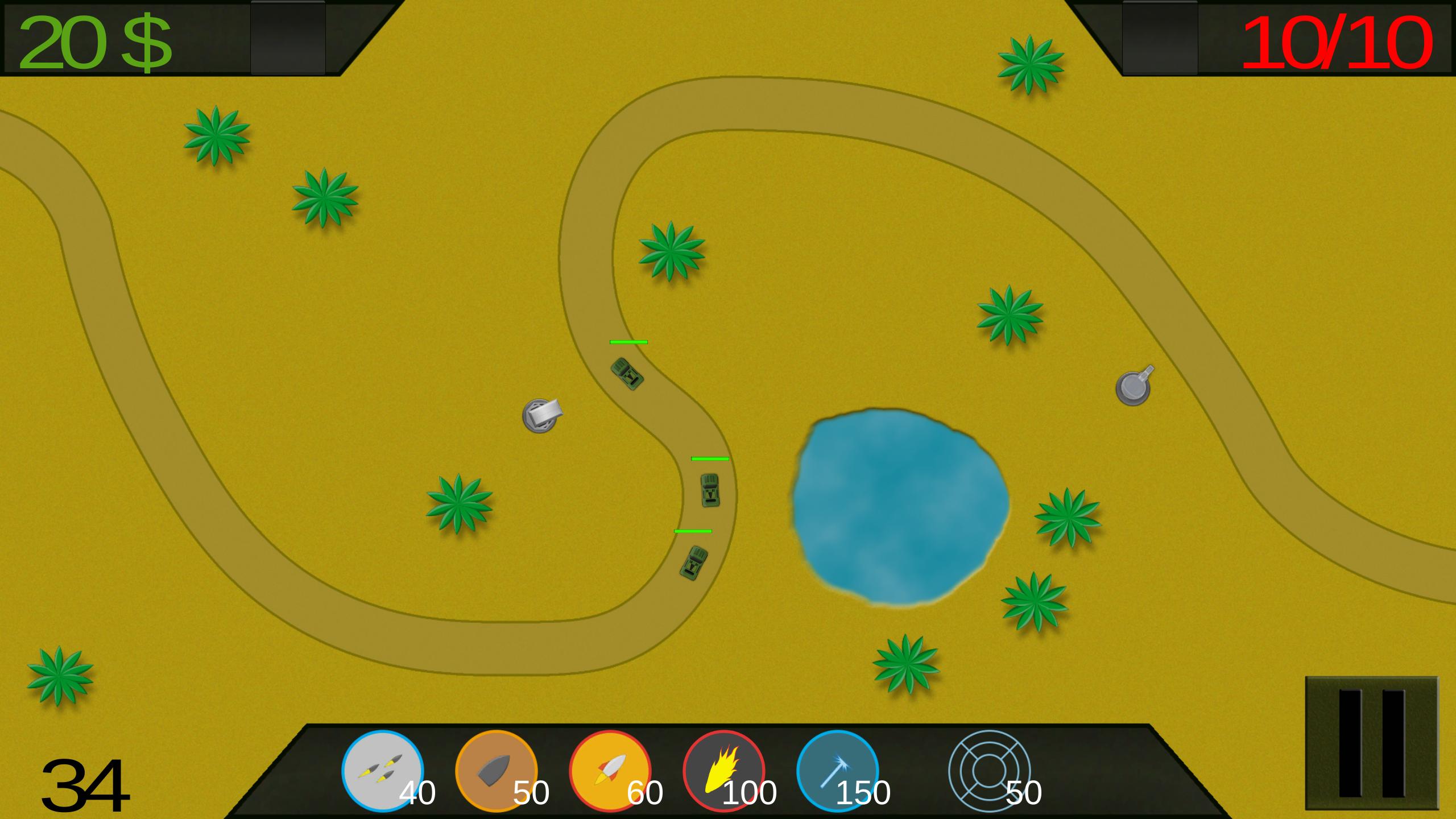Image resolution: width=1456 pixels, height=819 pixels.
Task: Select the machine gun bullets tower costing 40
Action: (382, 771)
